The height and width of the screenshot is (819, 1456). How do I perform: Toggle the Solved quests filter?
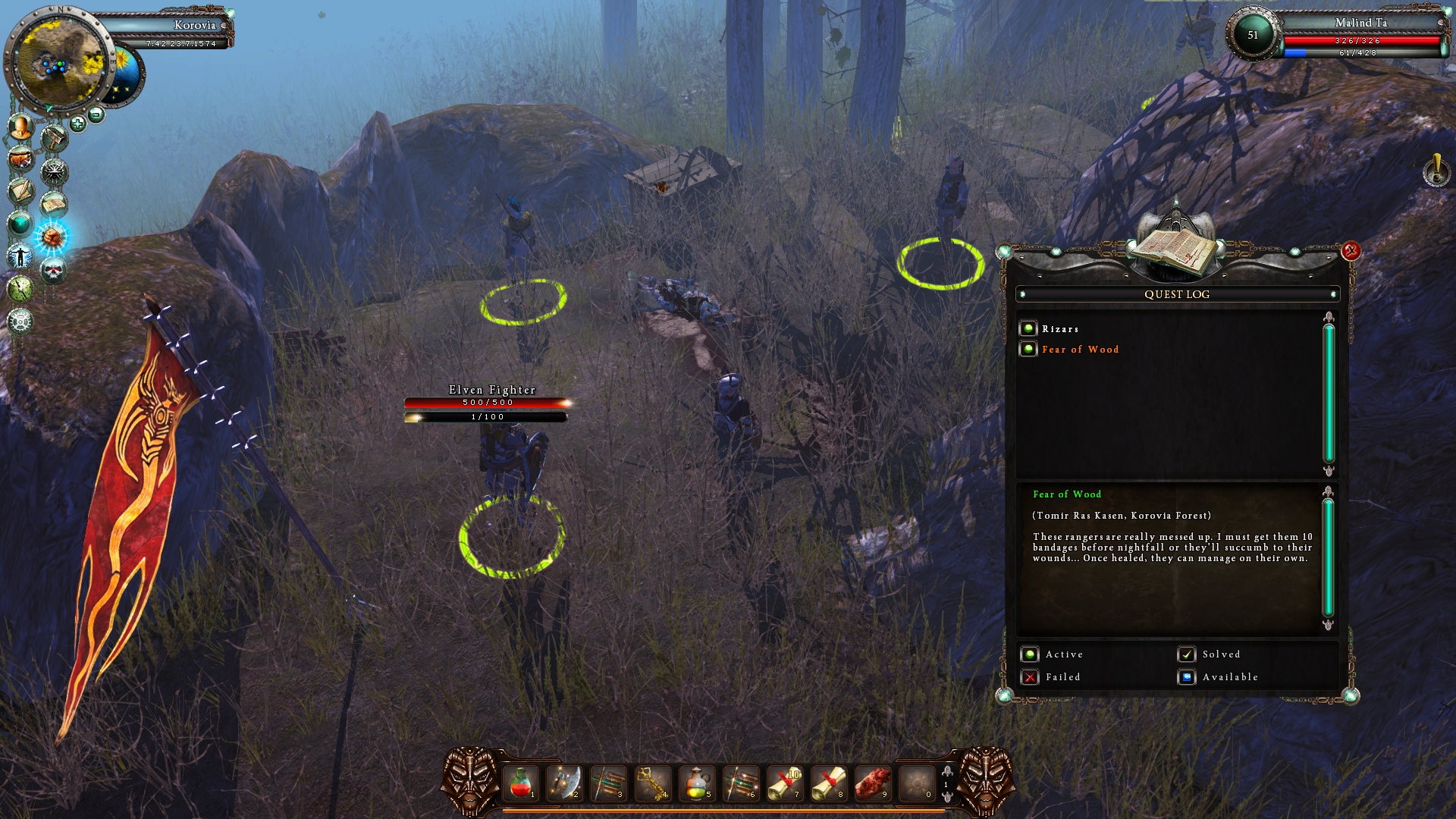[x=1186, y=654]
